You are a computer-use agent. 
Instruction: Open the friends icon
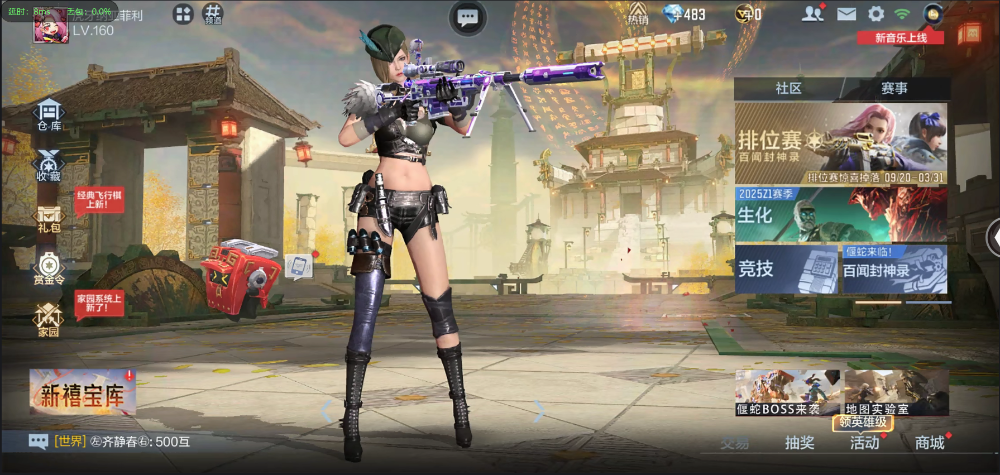click(x=813, y=14)
